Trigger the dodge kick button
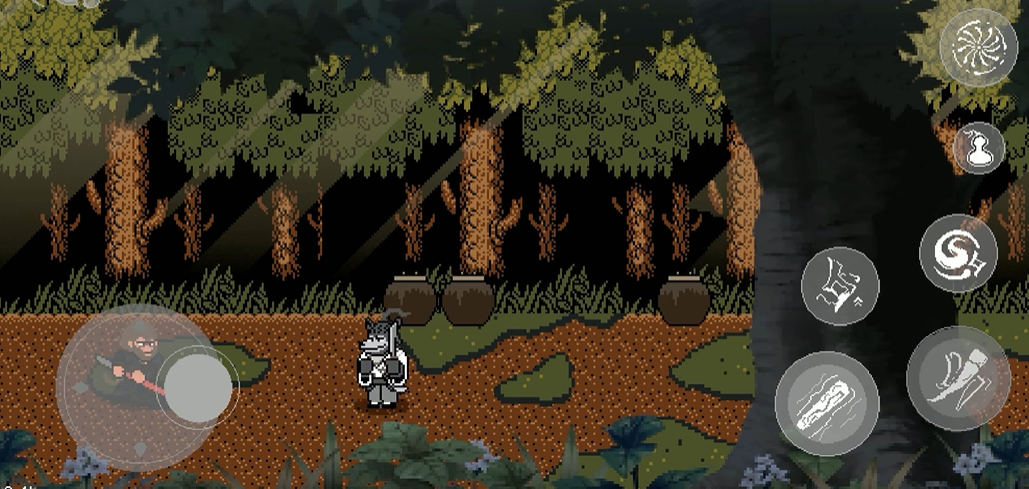Viewport: 1029px width, 489px height. (957, 379)
